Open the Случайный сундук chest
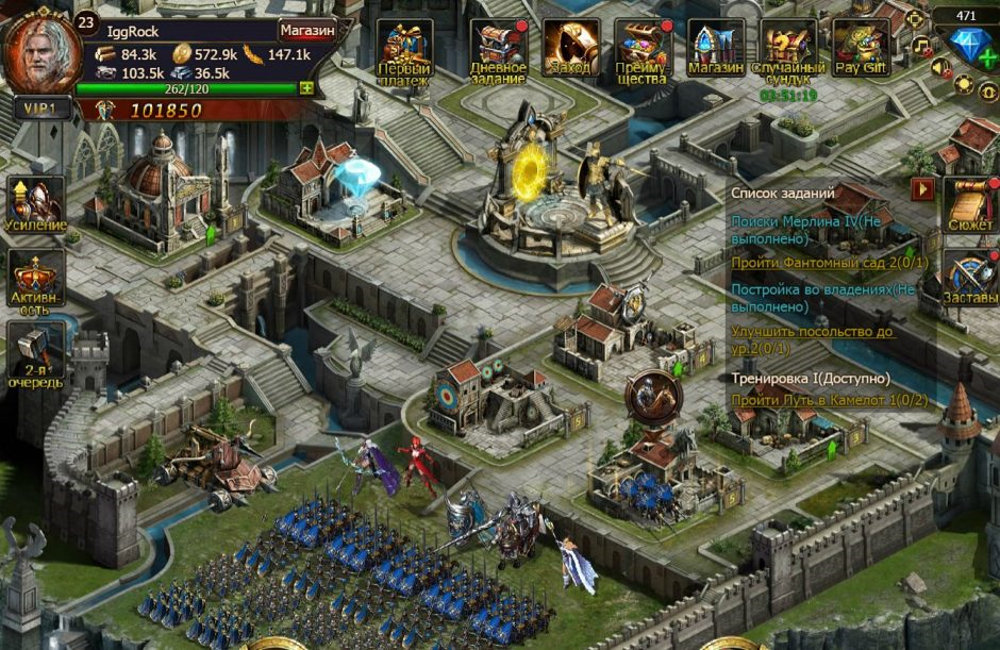Image resolution: width=1000 pixels, height=650 pixels. coord(789,49)
